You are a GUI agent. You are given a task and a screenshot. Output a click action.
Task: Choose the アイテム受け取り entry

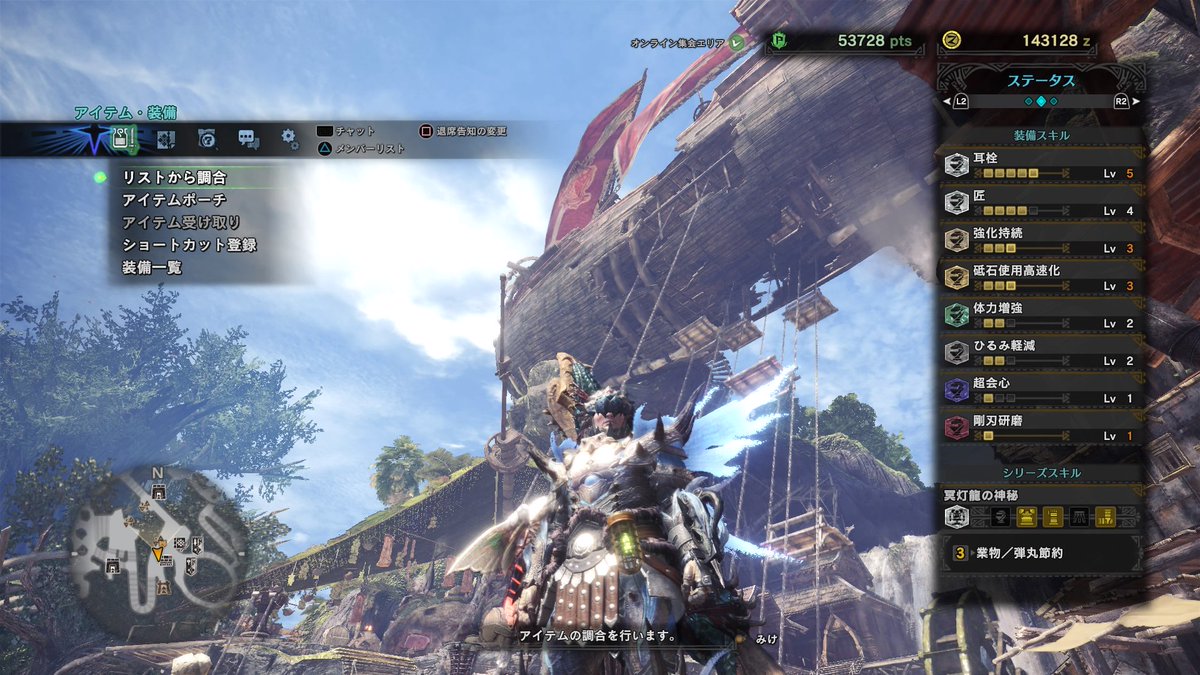(181, 222)
